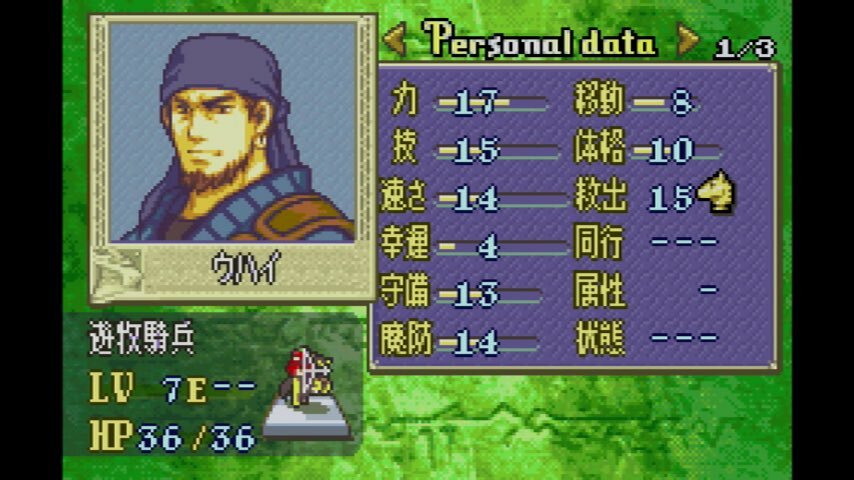Select the 属性 affinity row
This screenshot has height=480, width=854.
[645, 291]
